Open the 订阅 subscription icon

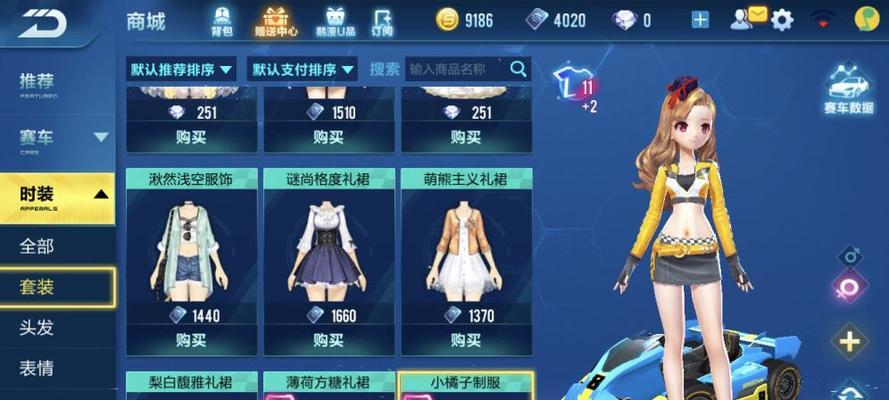[382, 21]
